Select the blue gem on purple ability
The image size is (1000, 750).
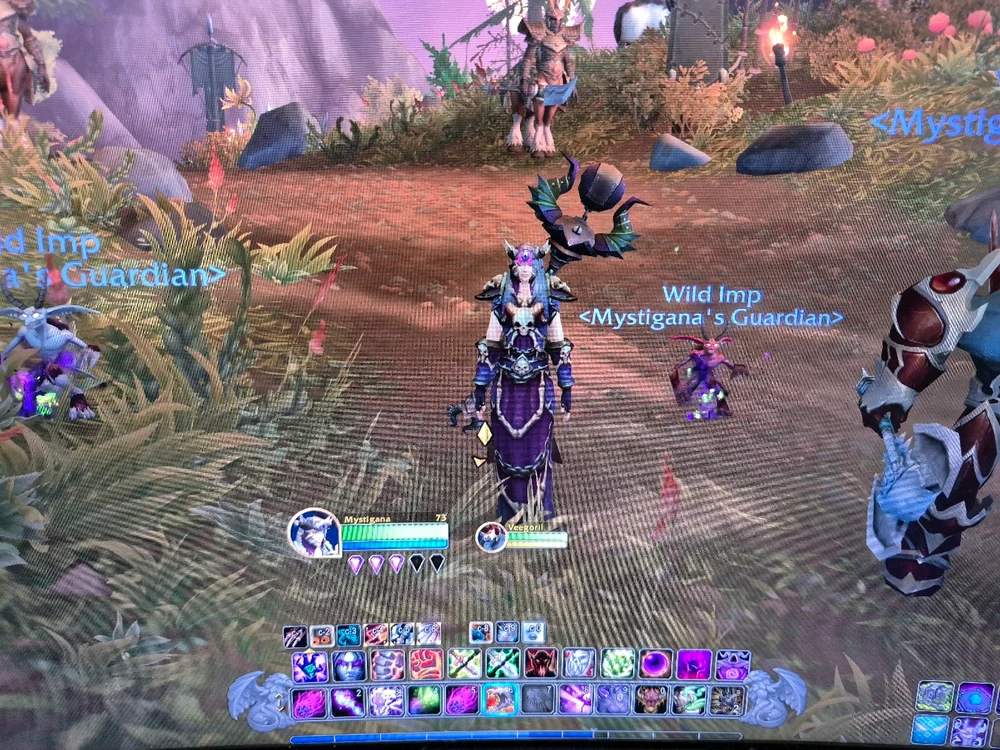click(x=309, y=665)
